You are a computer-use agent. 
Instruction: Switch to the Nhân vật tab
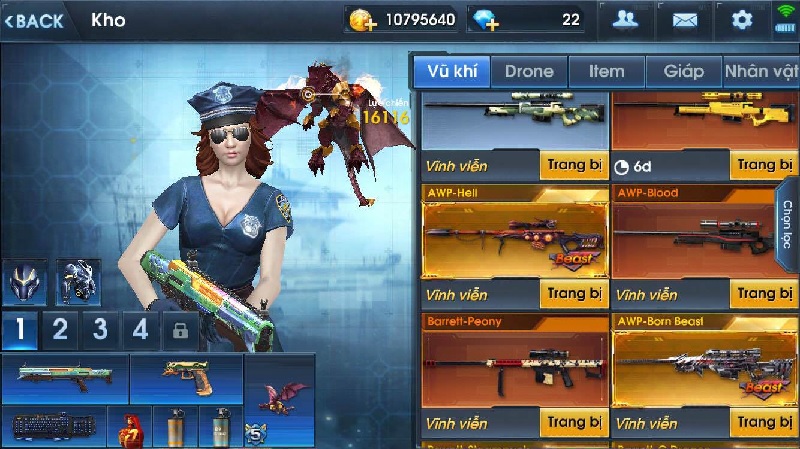[x=761, y=71]
